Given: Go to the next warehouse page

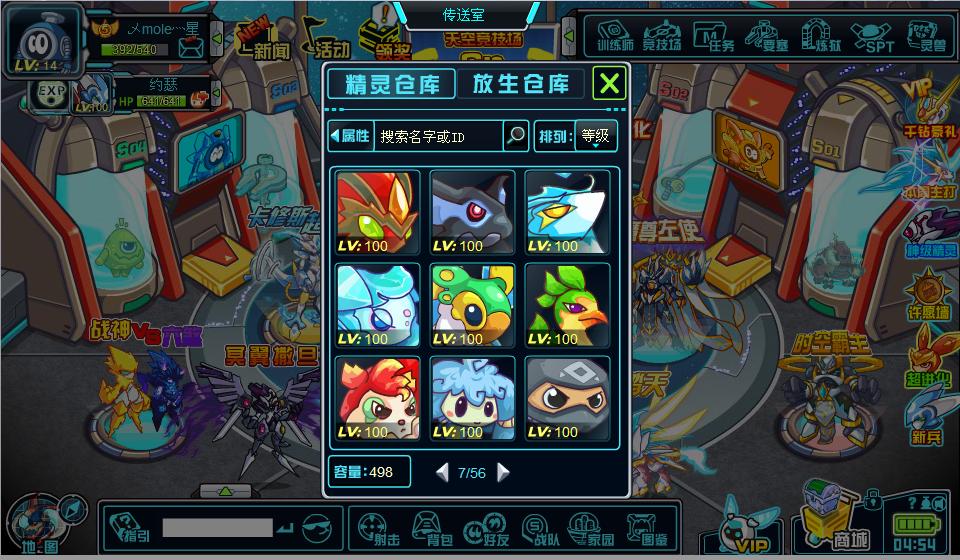Looking at the screenshot, I should [x=503, y=472].
